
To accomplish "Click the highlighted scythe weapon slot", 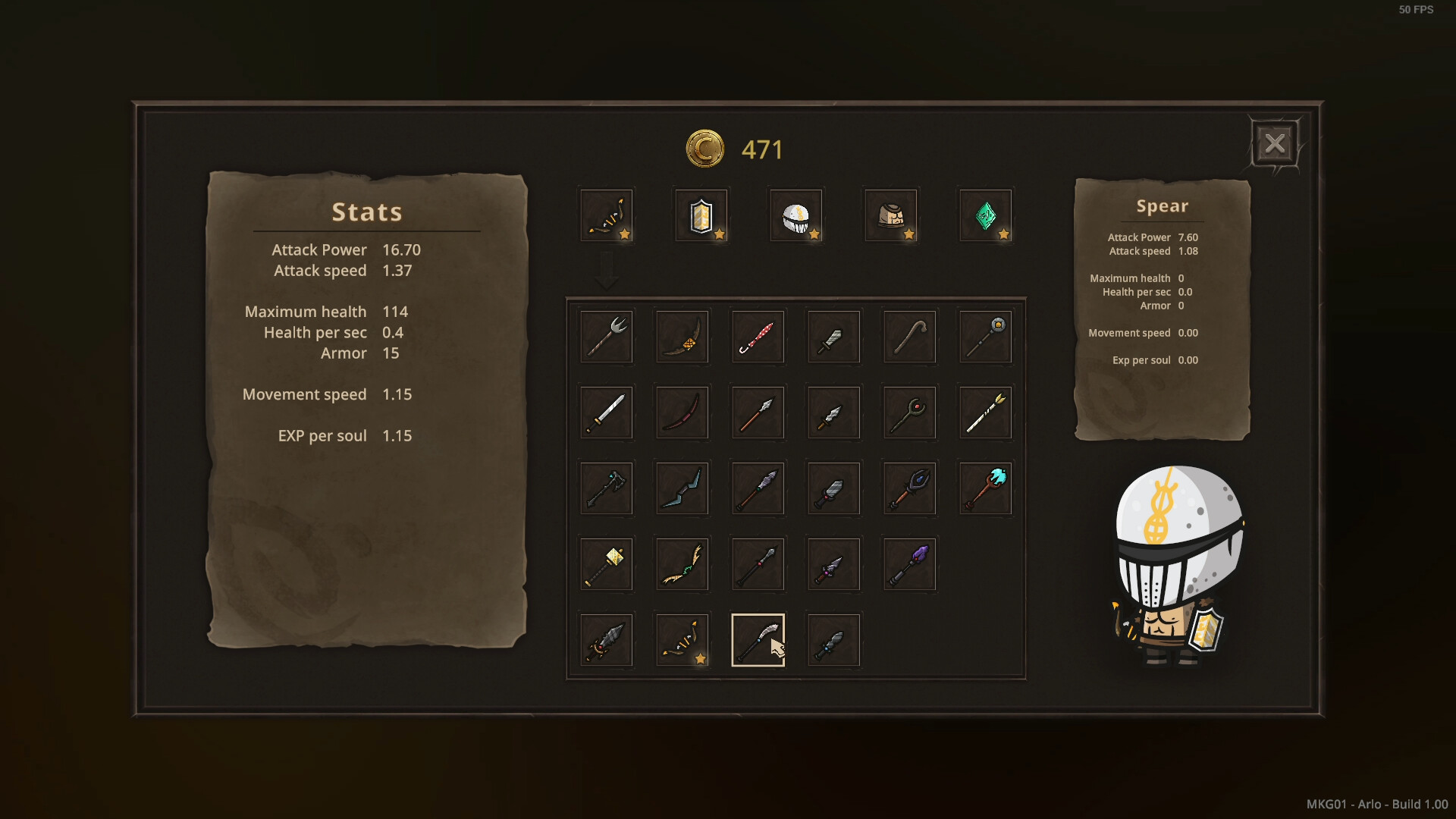I will coord(758,640).
